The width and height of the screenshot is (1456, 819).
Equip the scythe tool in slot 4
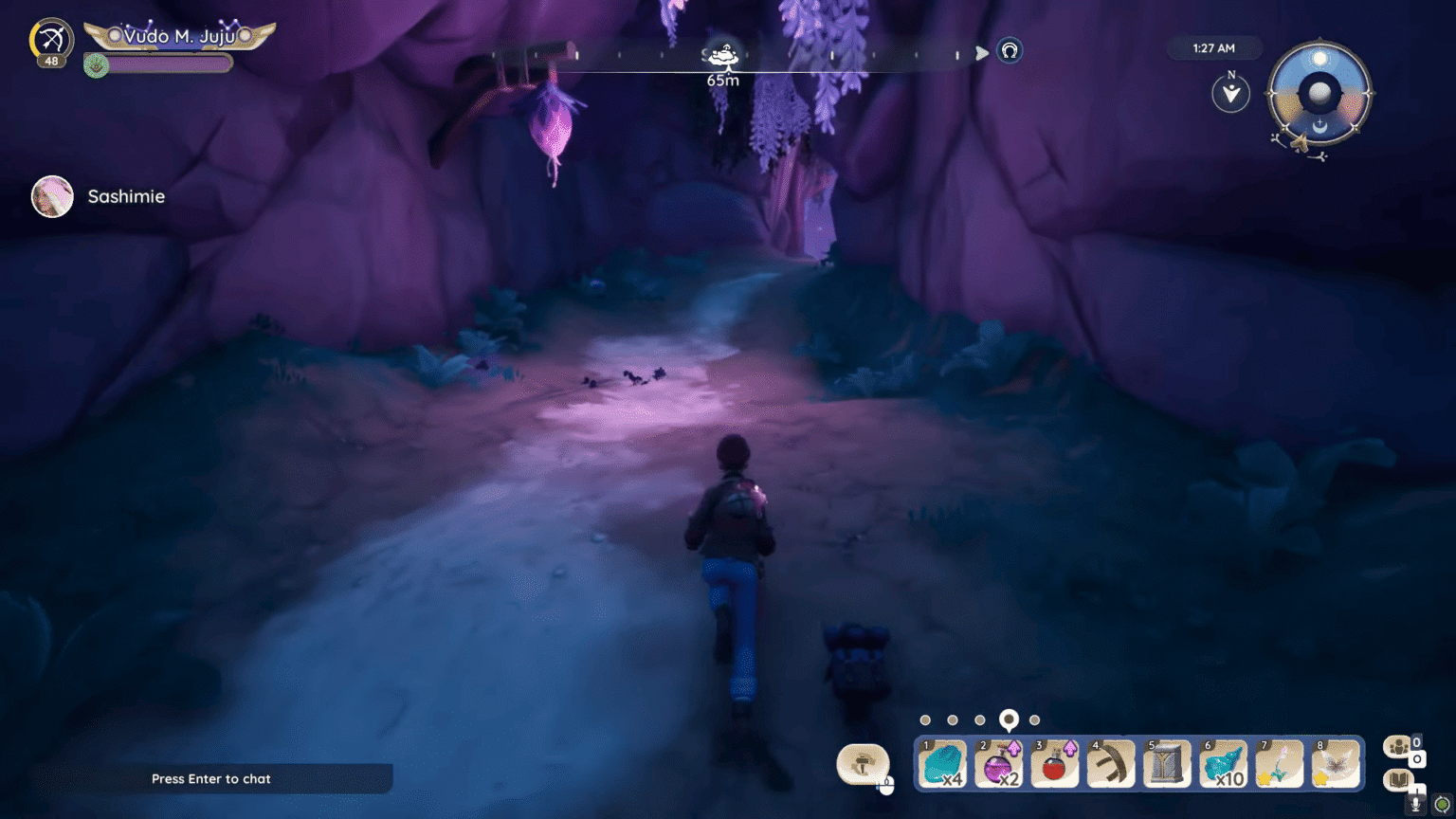tap(1111, 763)
